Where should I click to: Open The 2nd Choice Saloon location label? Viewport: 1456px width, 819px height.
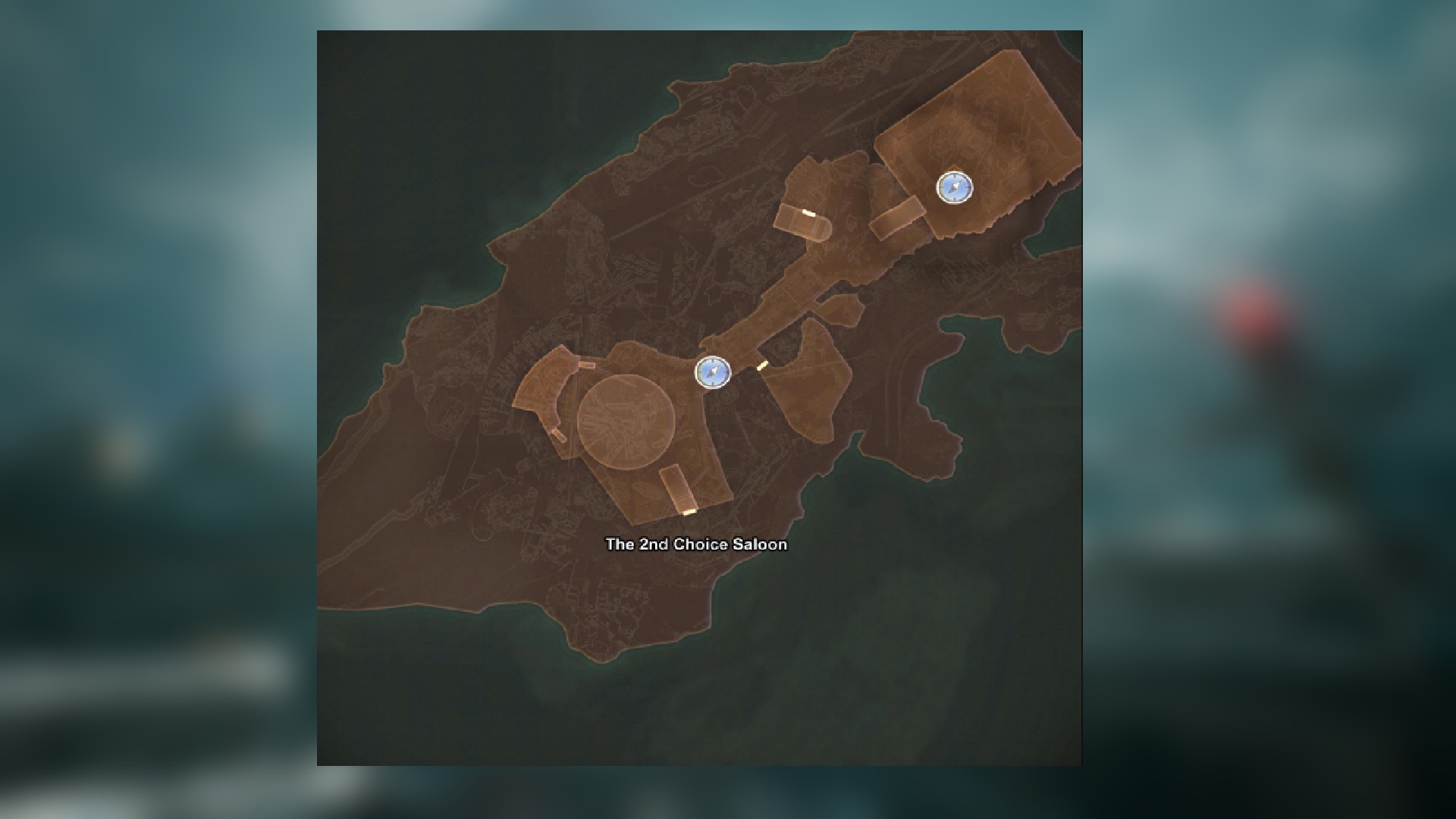[695, 544]
